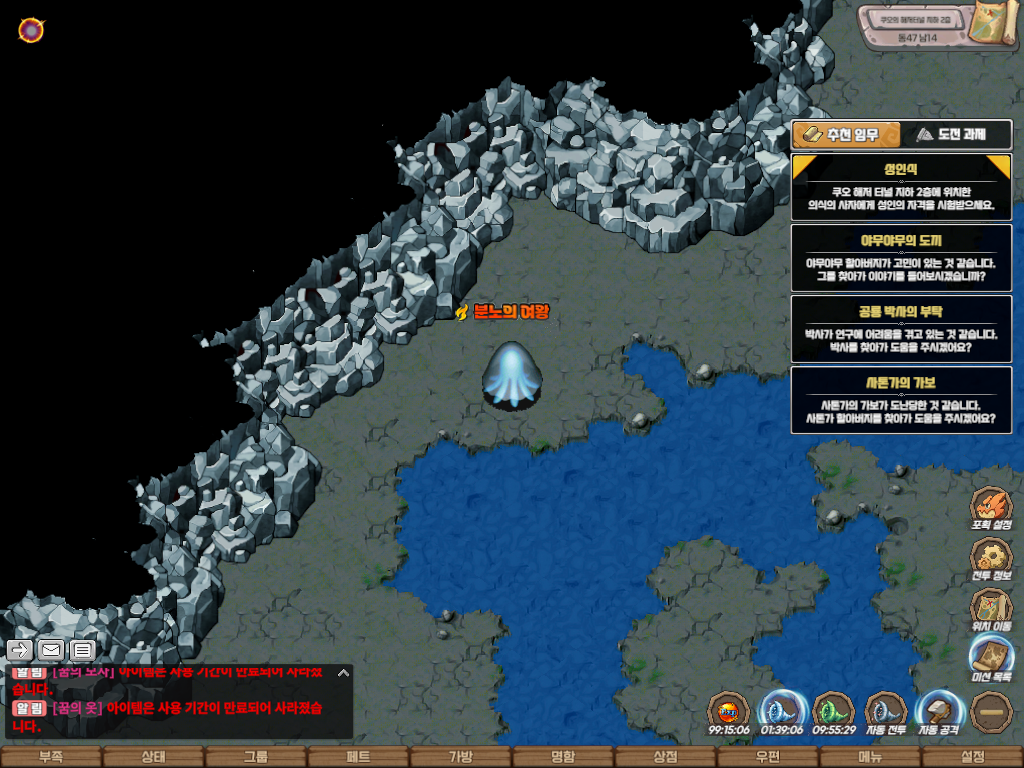Open the 포획 설정 capture settings icon
The height and width of the screenshot is (768, 1024).
coord(991,508)
